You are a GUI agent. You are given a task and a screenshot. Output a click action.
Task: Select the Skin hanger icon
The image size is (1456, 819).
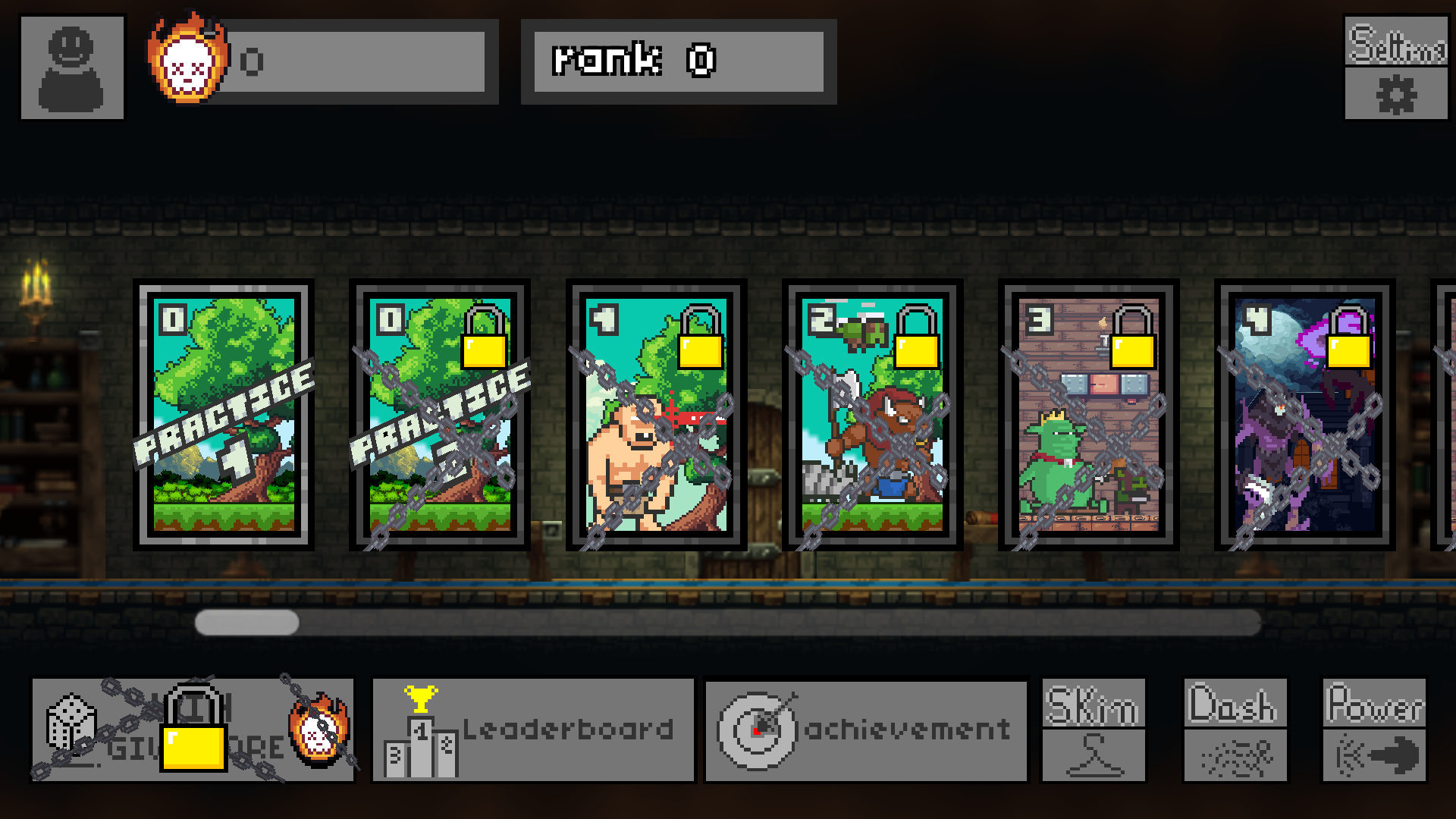point(1094,755)
